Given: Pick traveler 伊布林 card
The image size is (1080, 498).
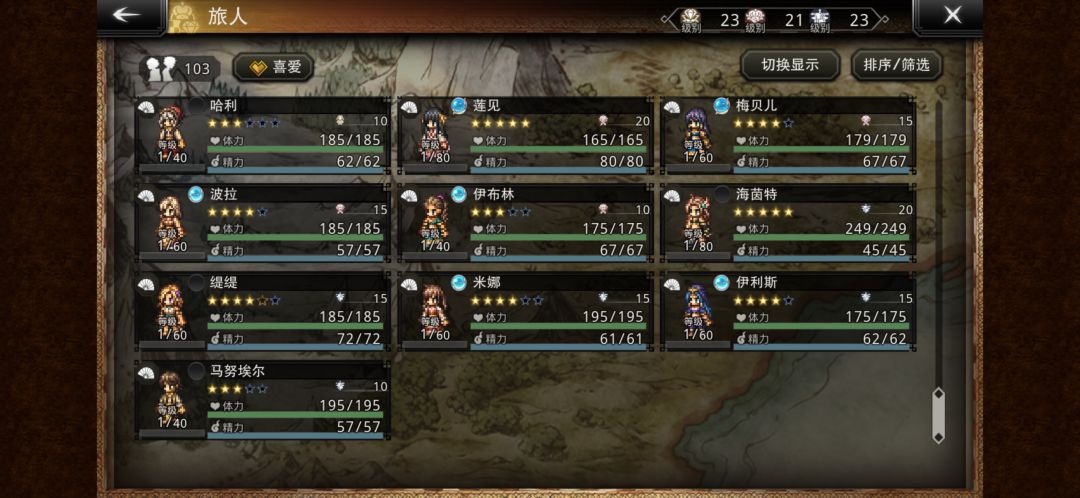Looking at the screenshot, I should [x=526, y=222].
